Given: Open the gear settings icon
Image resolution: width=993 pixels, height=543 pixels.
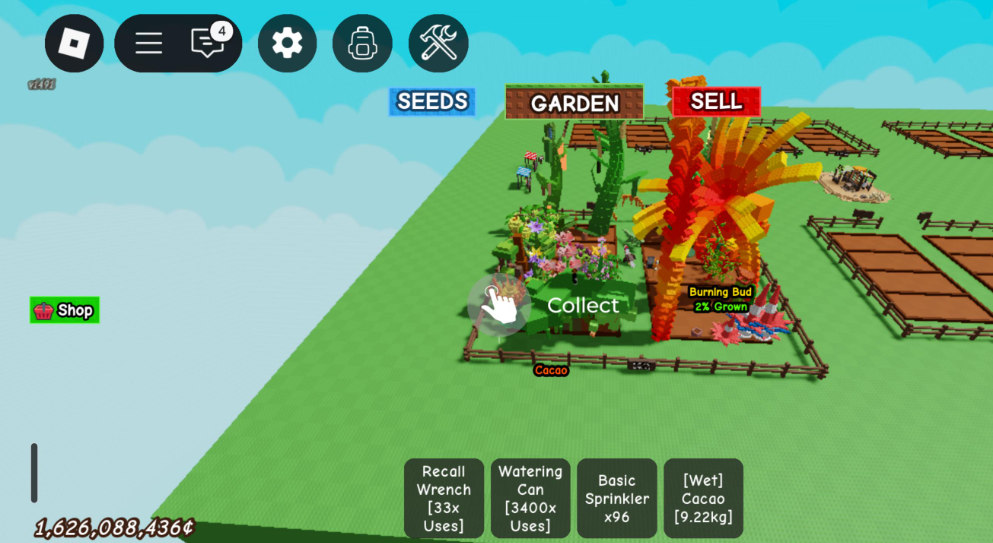Looking at the screenshot, I should 287,43.
